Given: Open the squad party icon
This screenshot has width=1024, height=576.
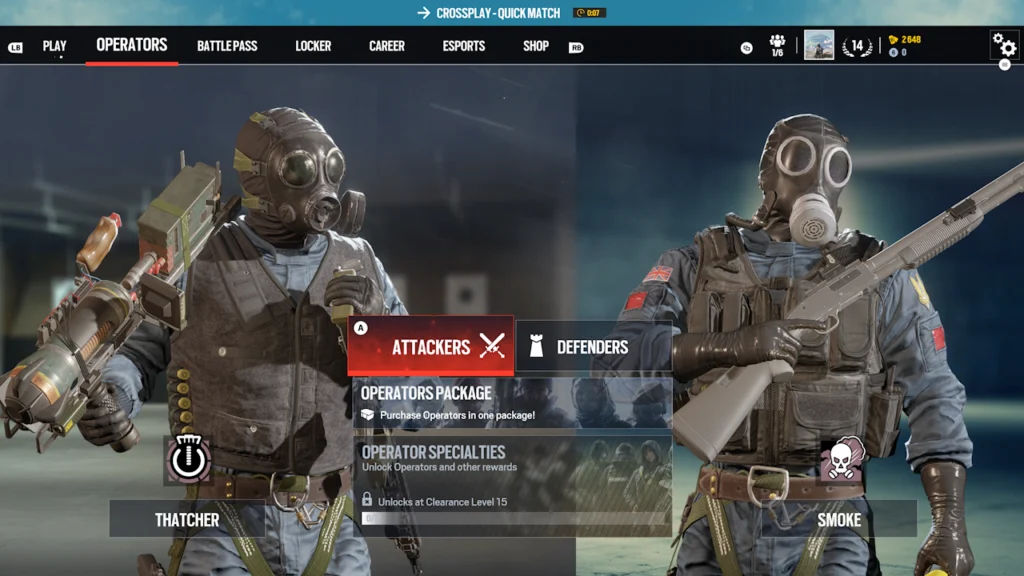Looking at the screenshot, I should (777, 45).
